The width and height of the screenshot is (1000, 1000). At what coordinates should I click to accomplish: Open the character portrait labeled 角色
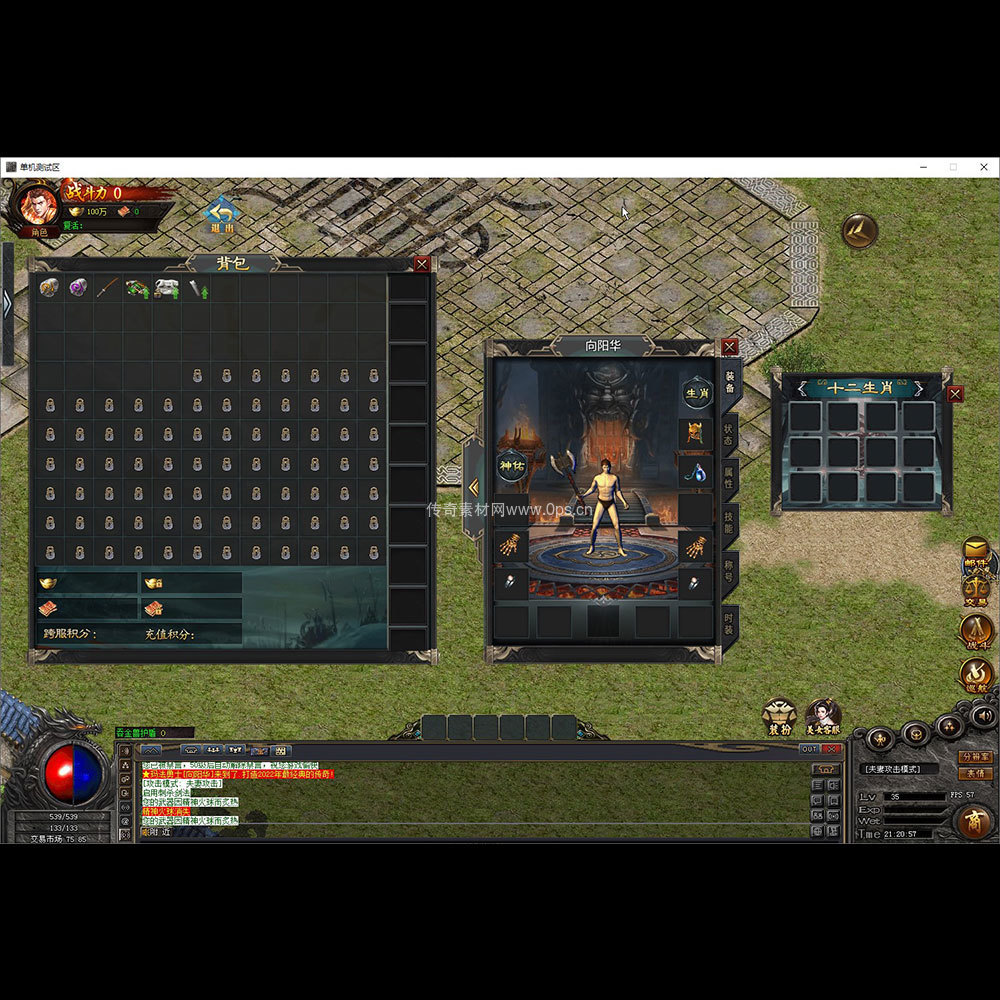[x=39, y=205]
